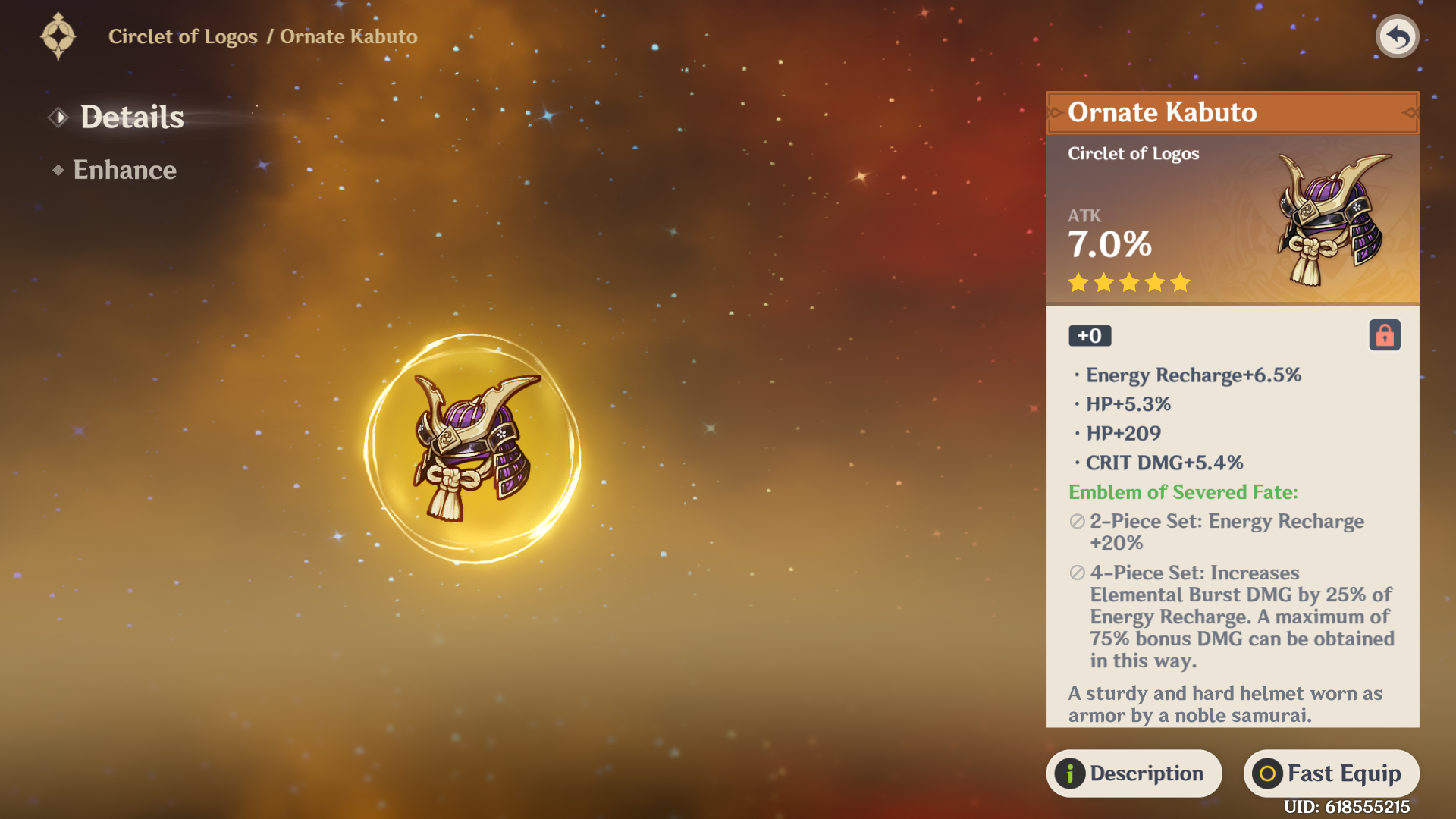This screenshot has width=1456, height=819.
Task: Toggle the artifact lock icon
Action: (x=1384, y=335)
